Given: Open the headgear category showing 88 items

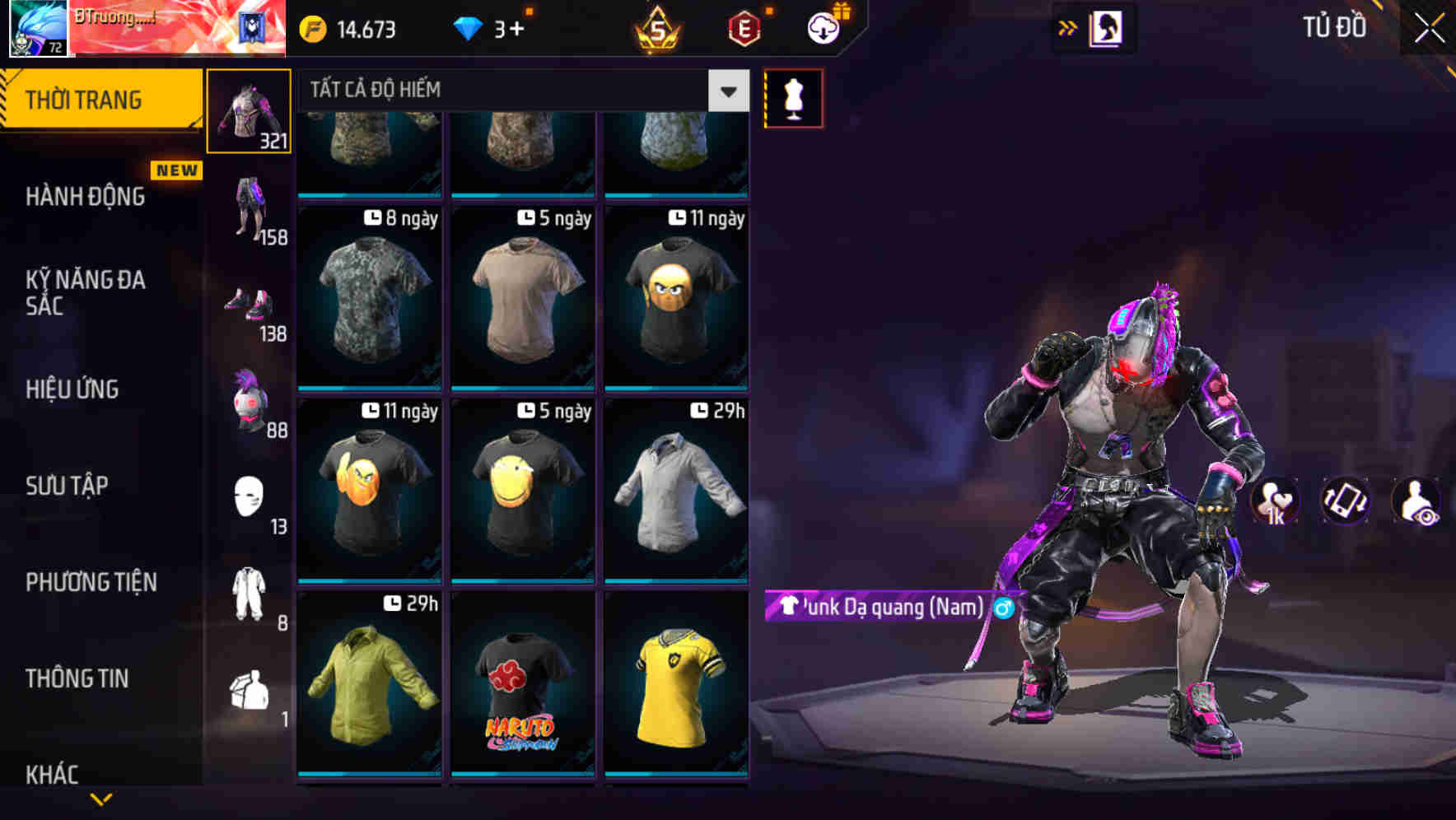Looking at the screenshot, I should pos(249,399).
